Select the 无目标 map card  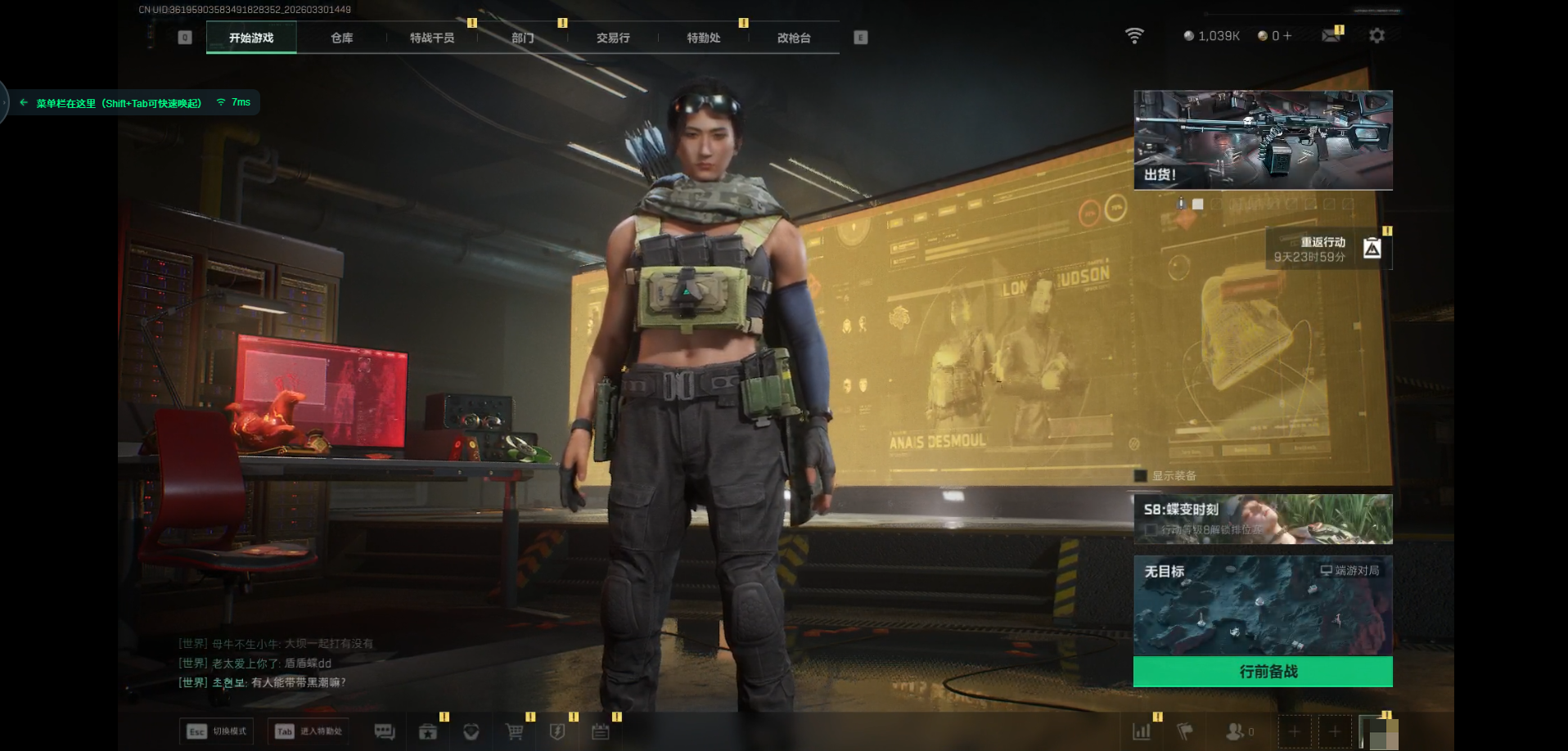[x=1263, y=605]
